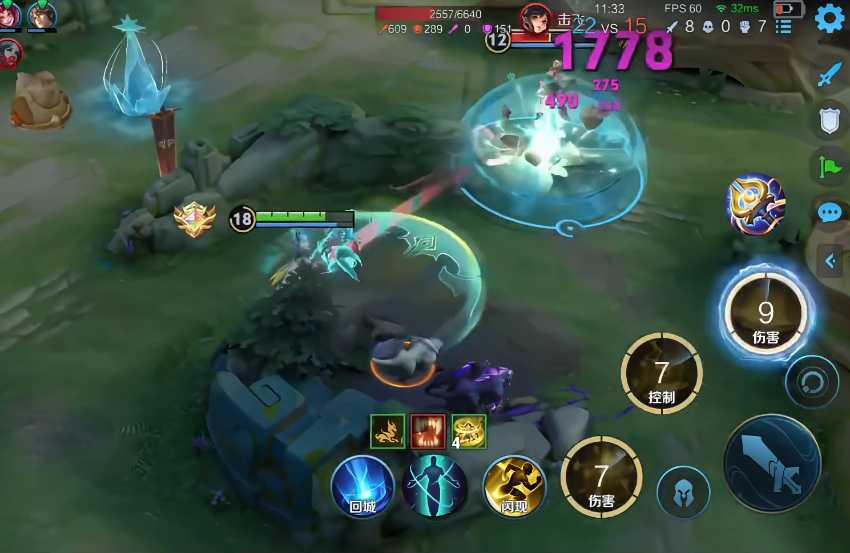Open the settings gear menu

(x=829, y=19)
